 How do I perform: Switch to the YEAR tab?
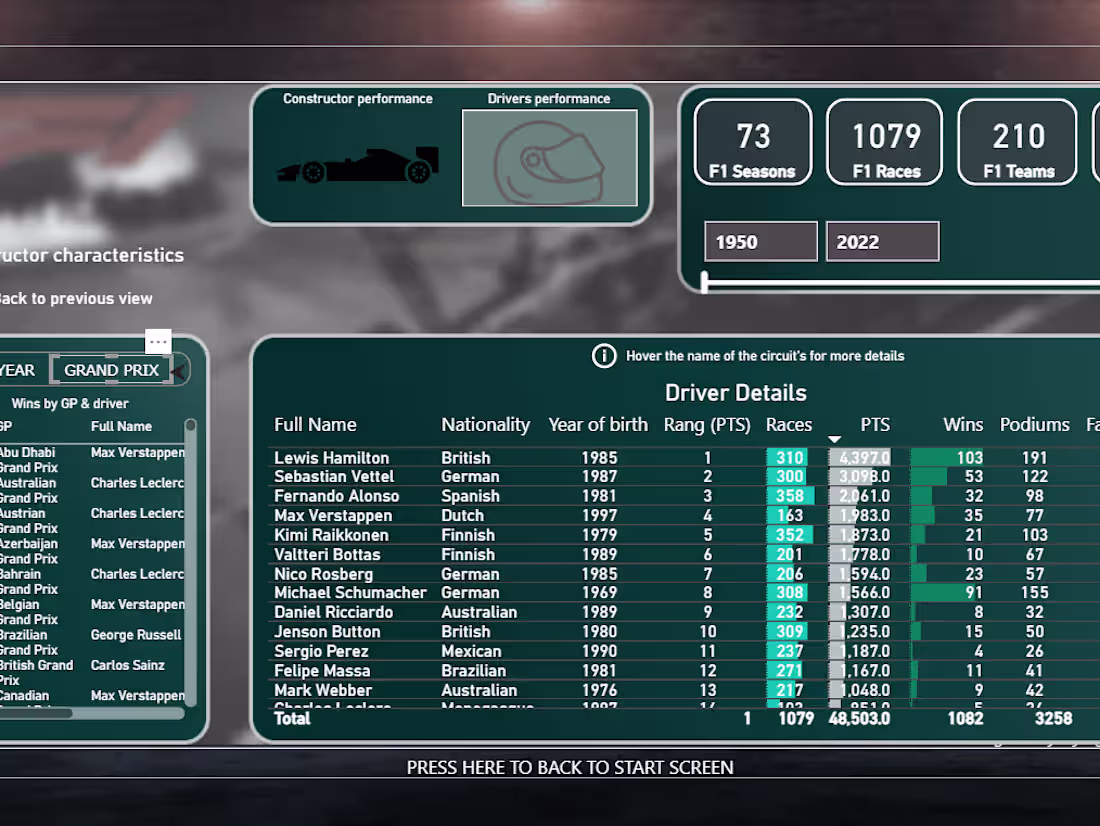pyautogui.click(x=18, y=370)
